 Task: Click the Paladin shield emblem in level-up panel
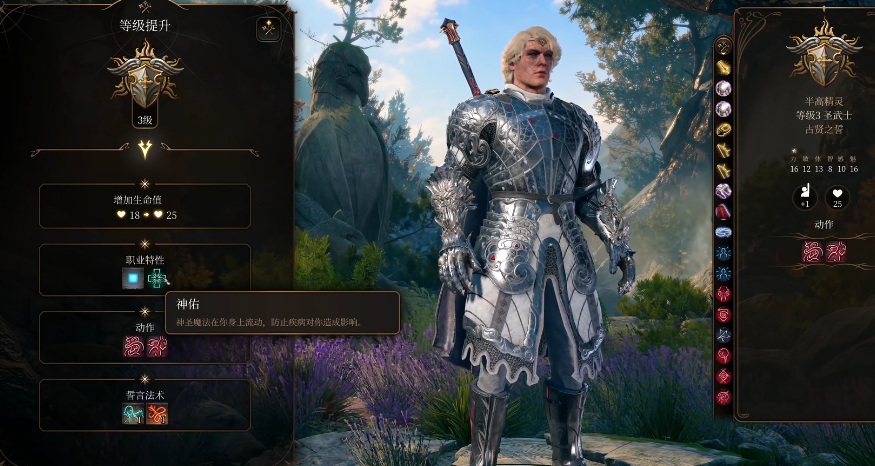click(145, 76)
